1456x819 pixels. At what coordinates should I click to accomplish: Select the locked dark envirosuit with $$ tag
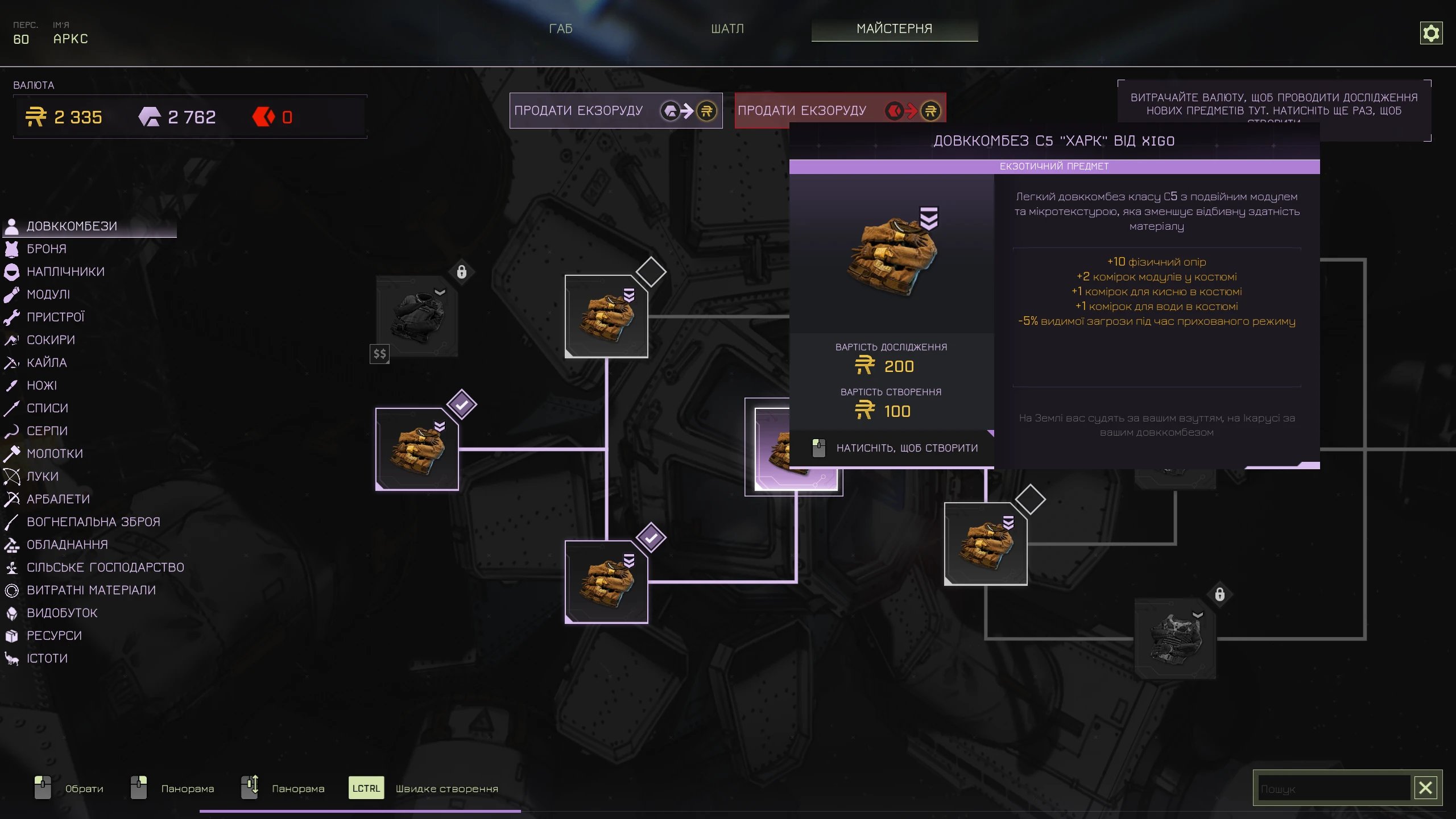417,316
